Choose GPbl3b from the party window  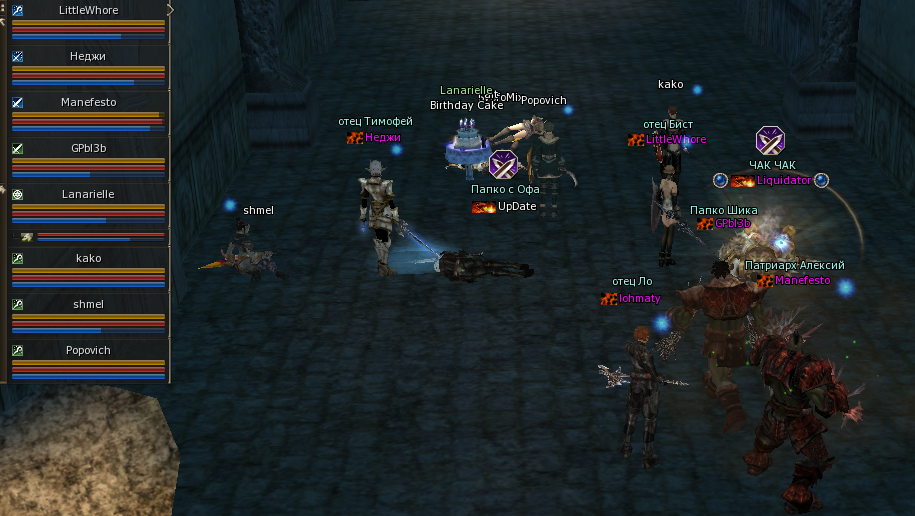tap(88, 148)
